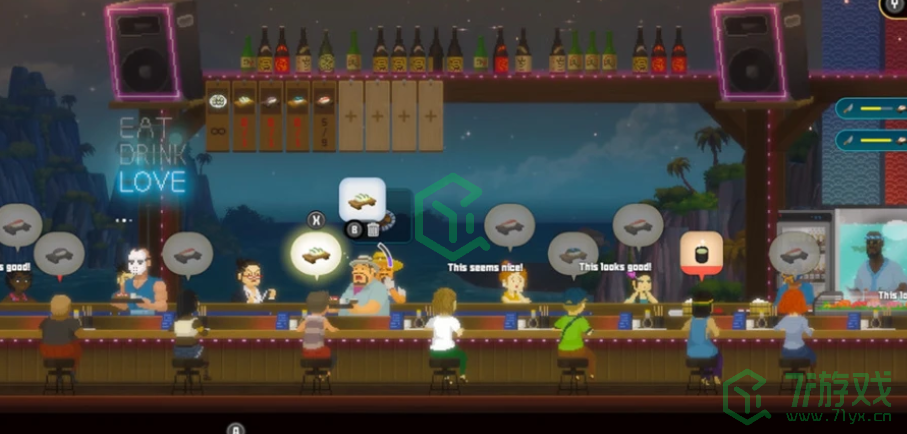Screen dimensions: 907x434
Task: Click the trash can discard icon
Action: click(x=373, y=229)
